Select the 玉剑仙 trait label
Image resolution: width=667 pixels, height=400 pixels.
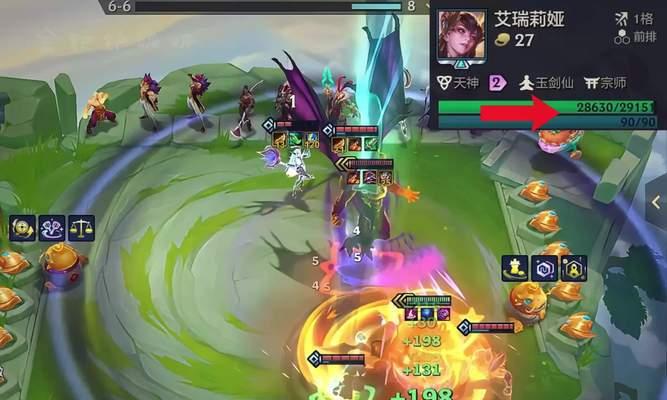pos(540,85)
